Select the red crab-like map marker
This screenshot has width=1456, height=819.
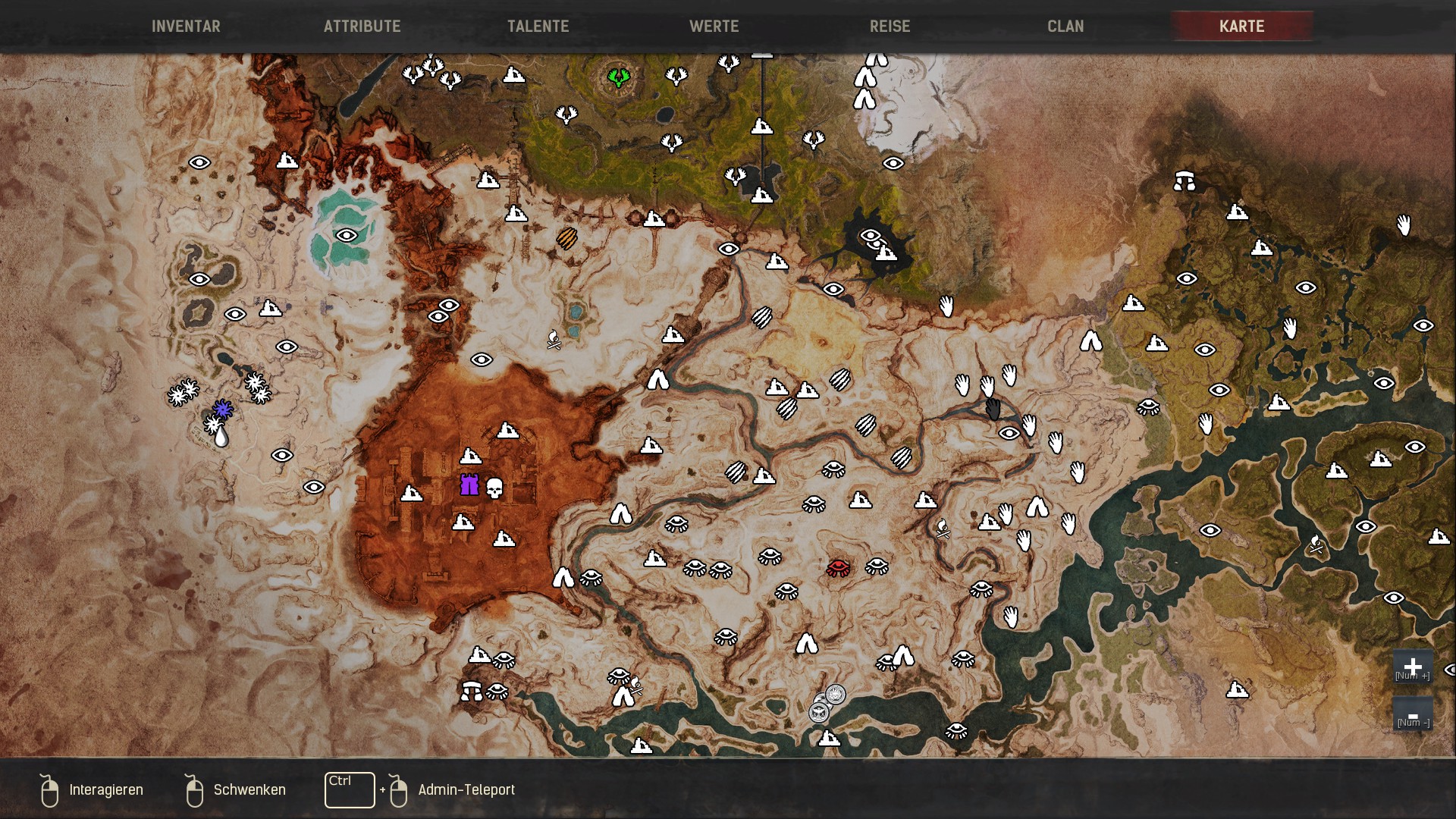pos(838,567)
